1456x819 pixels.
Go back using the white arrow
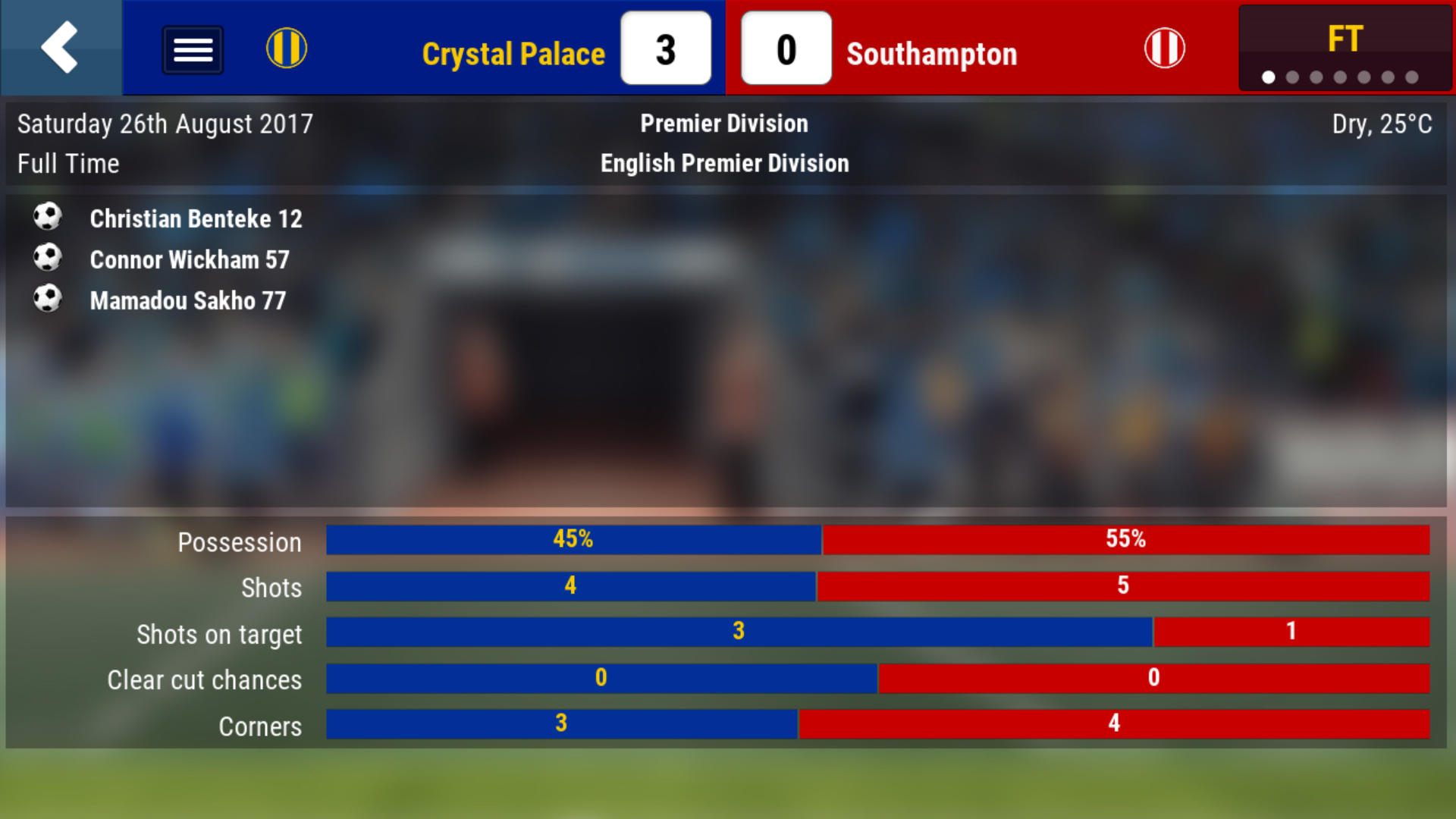(60, 48)
